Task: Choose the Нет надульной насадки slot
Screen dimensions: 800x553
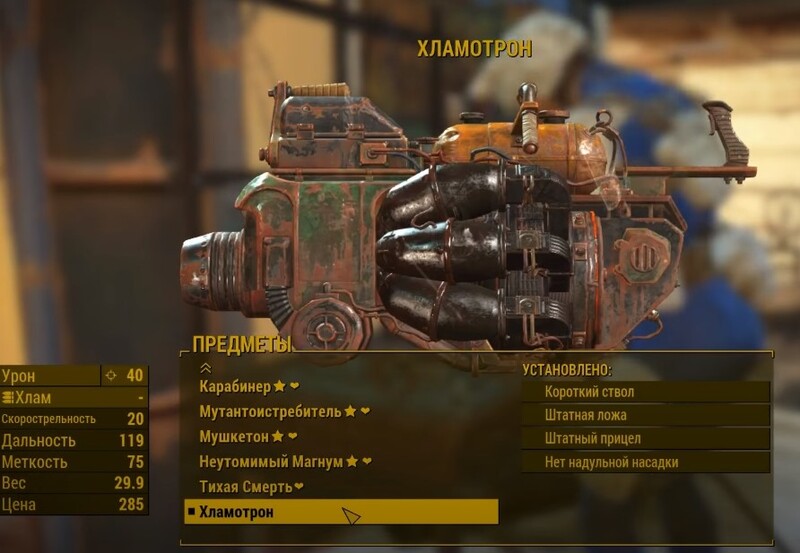Action: [645, 462]
